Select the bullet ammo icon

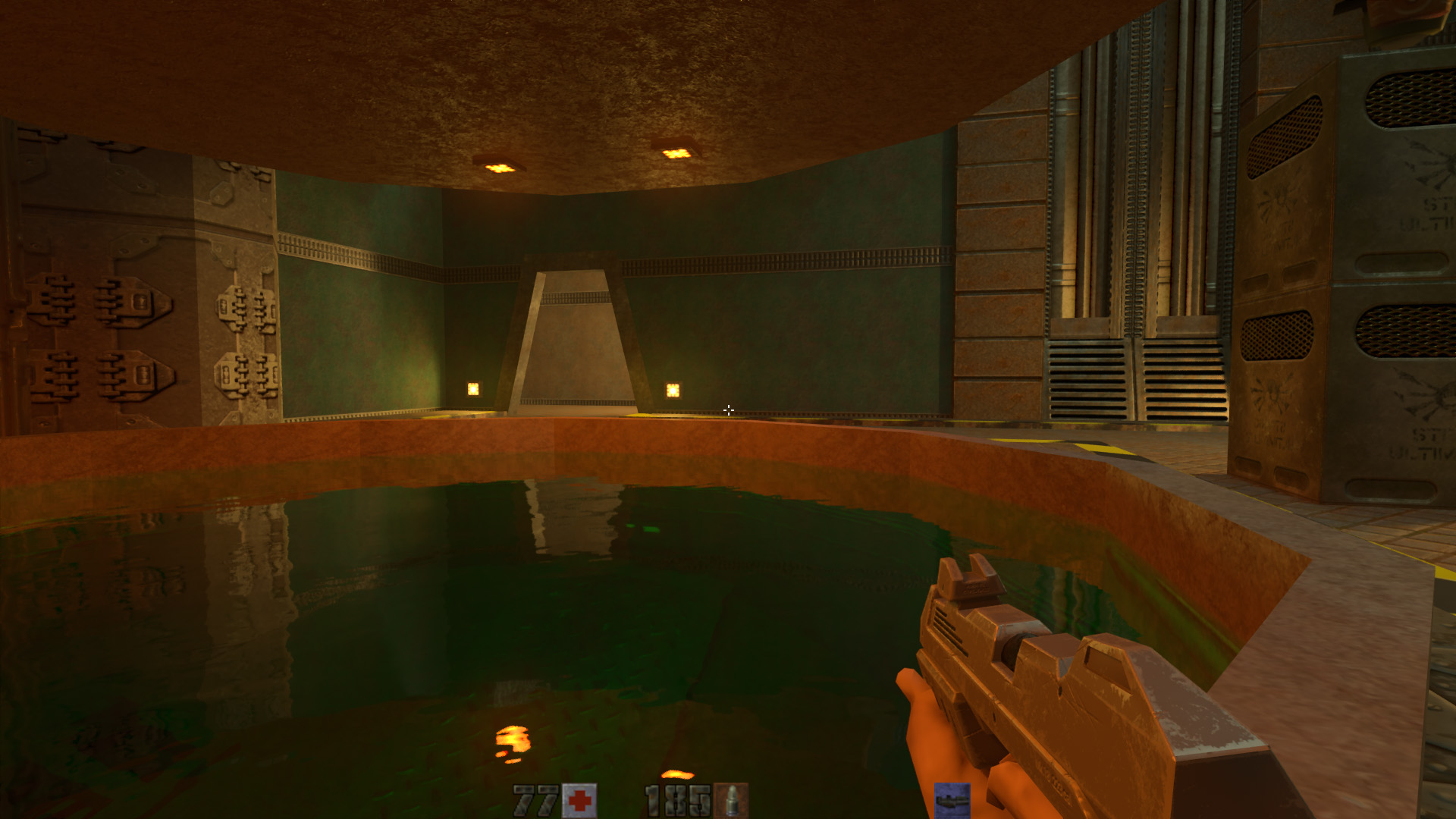[731, 801]
